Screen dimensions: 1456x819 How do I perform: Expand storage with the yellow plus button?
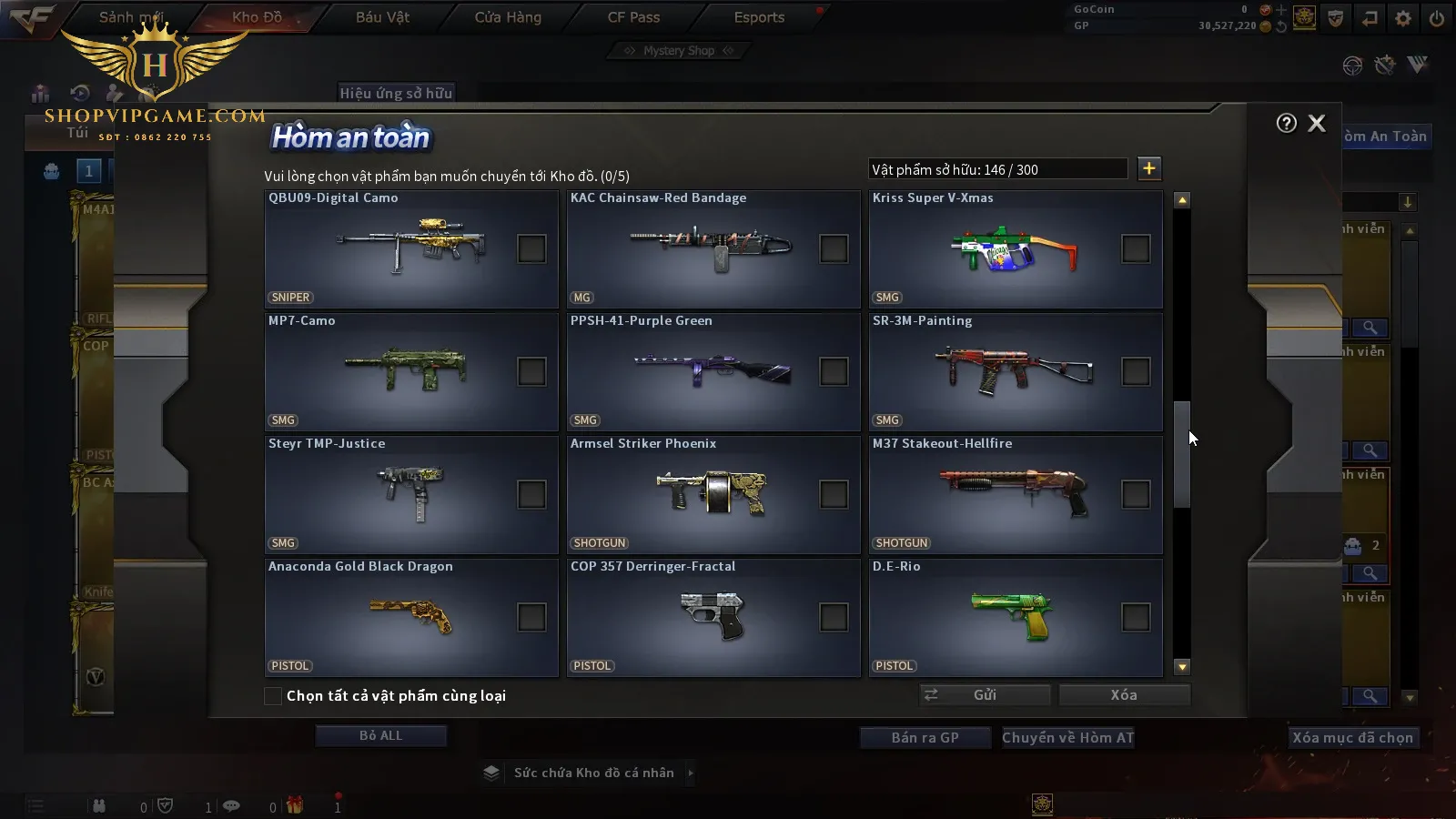click(1149, 168)
